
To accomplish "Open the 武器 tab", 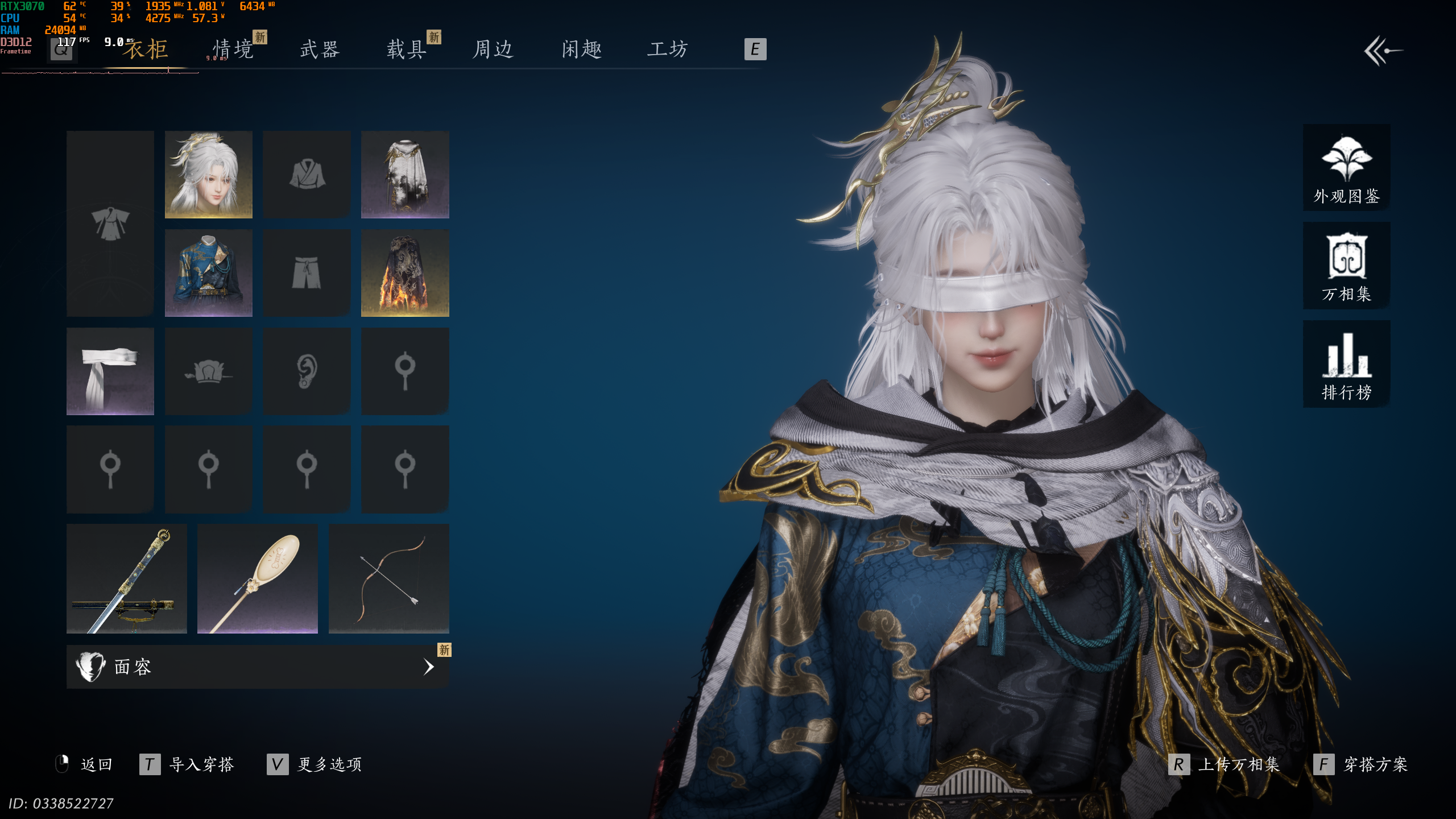I will tap(320, 49).
